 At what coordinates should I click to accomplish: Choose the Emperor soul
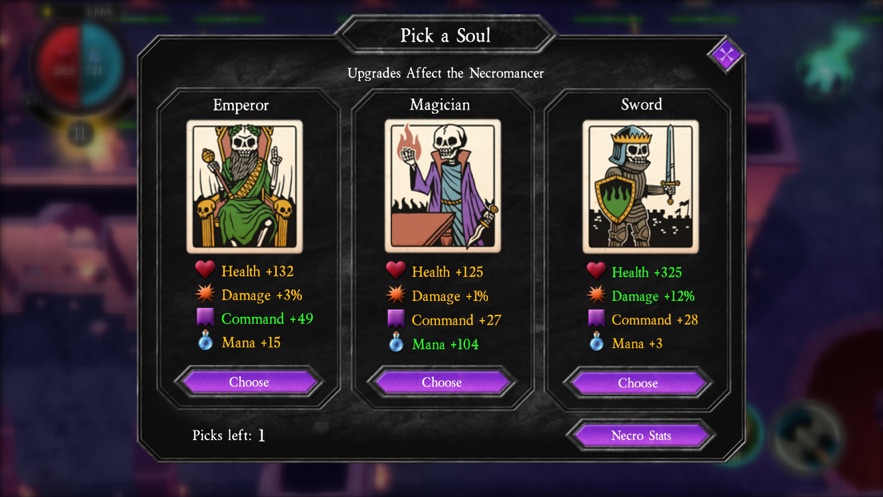249,382
